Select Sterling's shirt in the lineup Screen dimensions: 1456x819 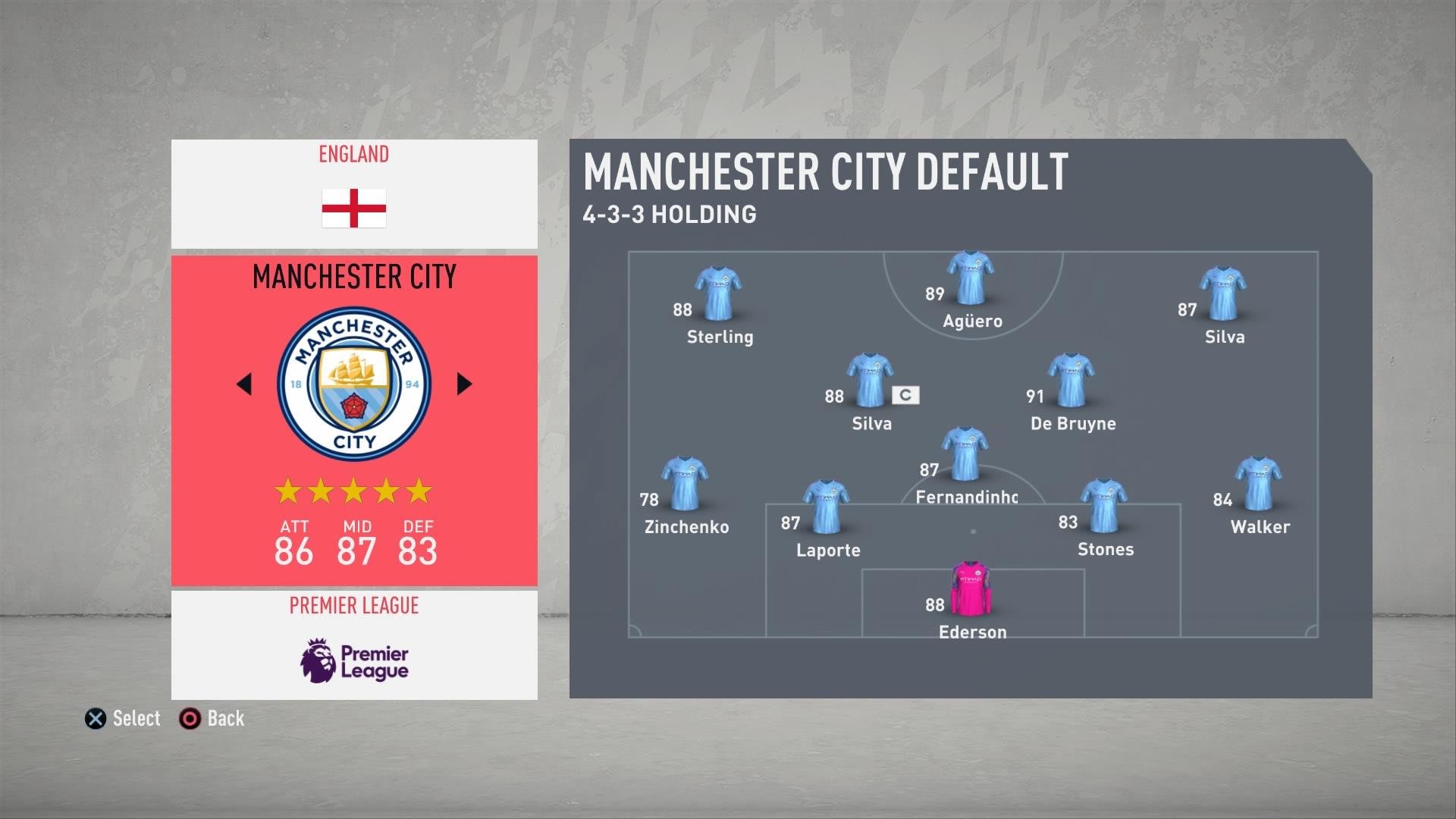tap(718, 294)
